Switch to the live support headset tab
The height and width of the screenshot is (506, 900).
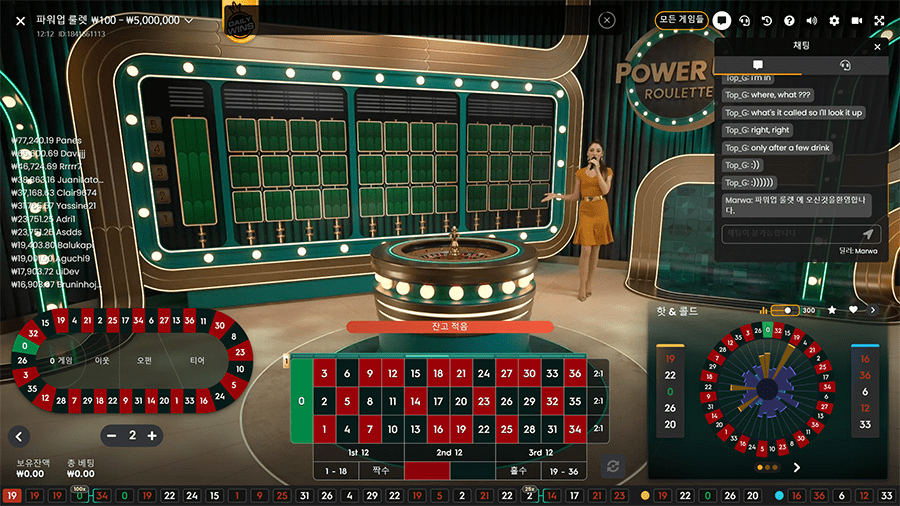pyautogui.click(x=845, y=65)
